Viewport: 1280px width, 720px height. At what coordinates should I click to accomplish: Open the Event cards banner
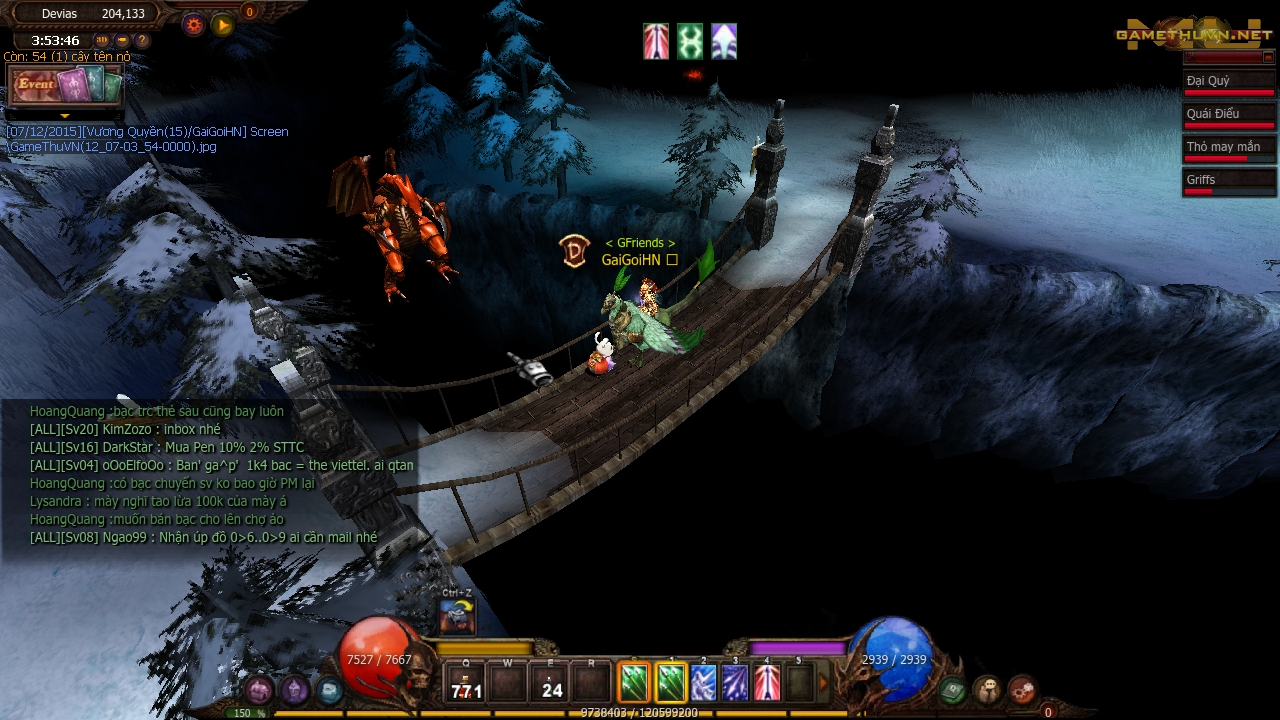65,86
